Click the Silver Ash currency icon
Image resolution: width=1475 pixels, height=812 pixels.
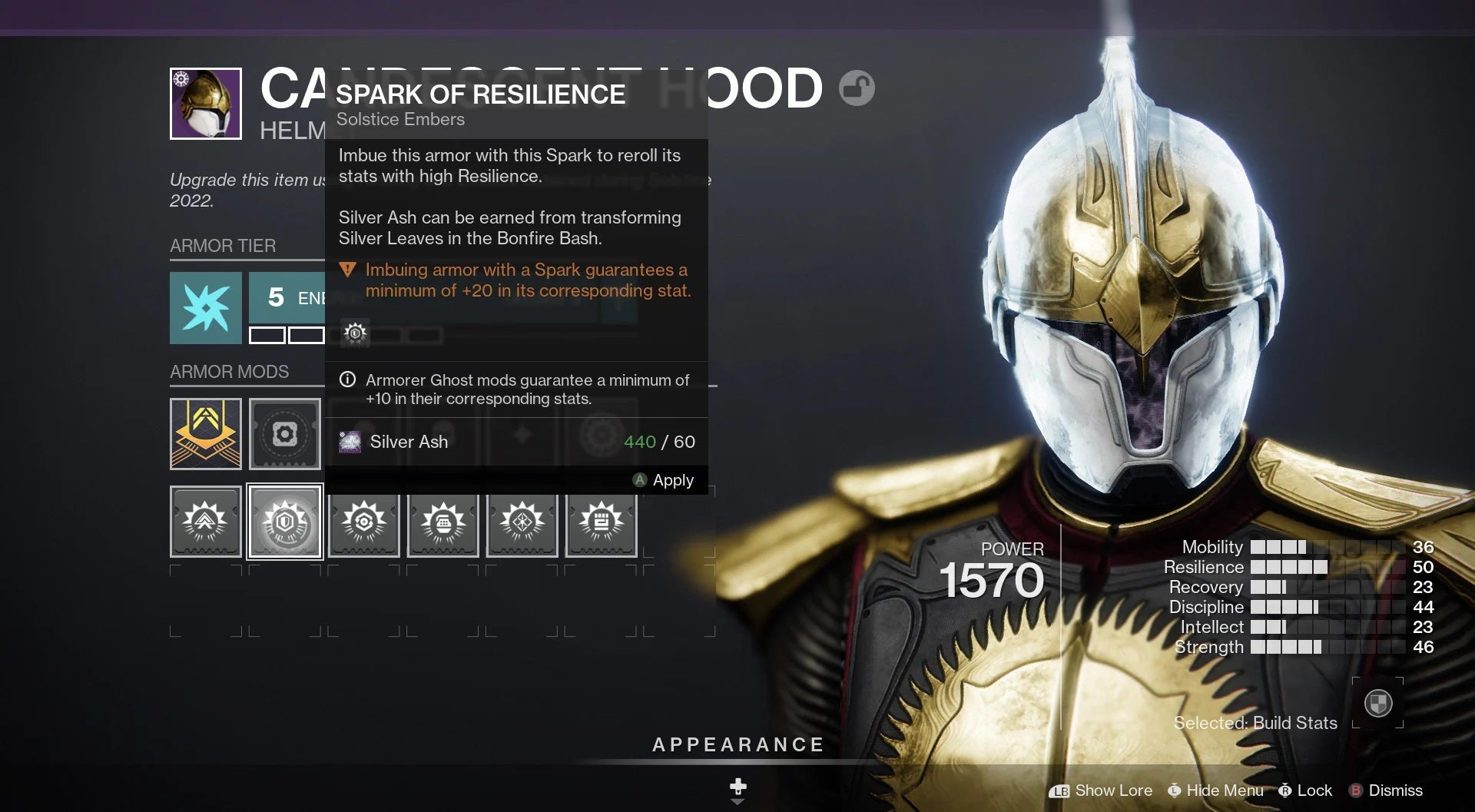click(x=350, y=442)
